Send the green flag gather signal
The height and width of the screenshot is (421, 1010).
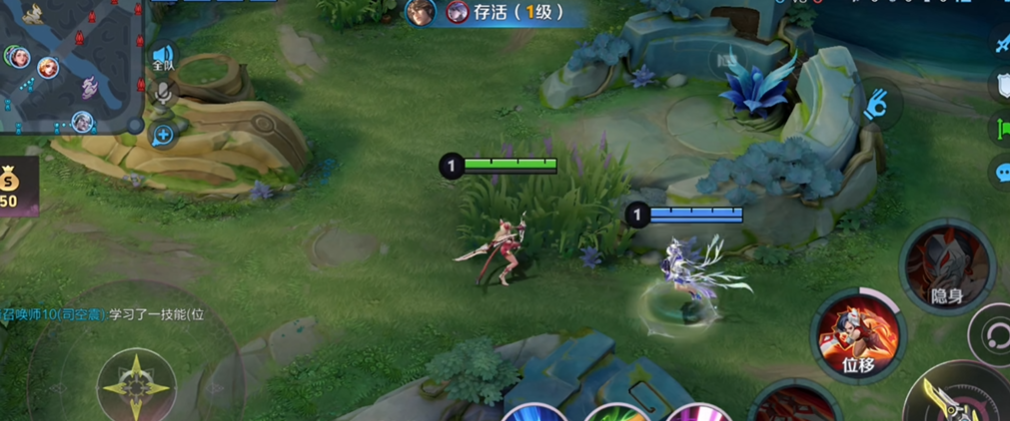(x=1000, y=128)
